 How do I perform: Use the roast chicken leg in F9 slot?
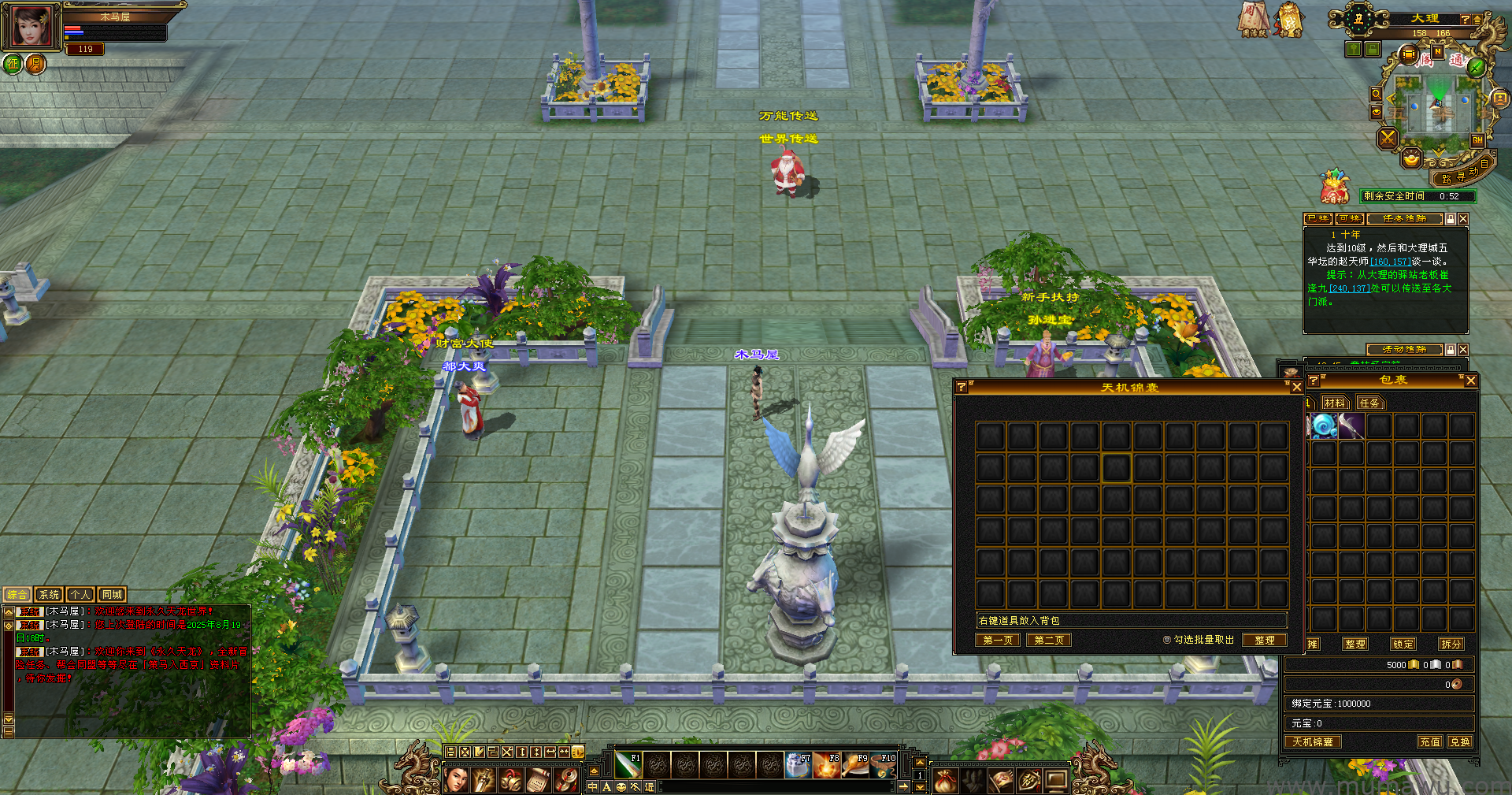855,765
